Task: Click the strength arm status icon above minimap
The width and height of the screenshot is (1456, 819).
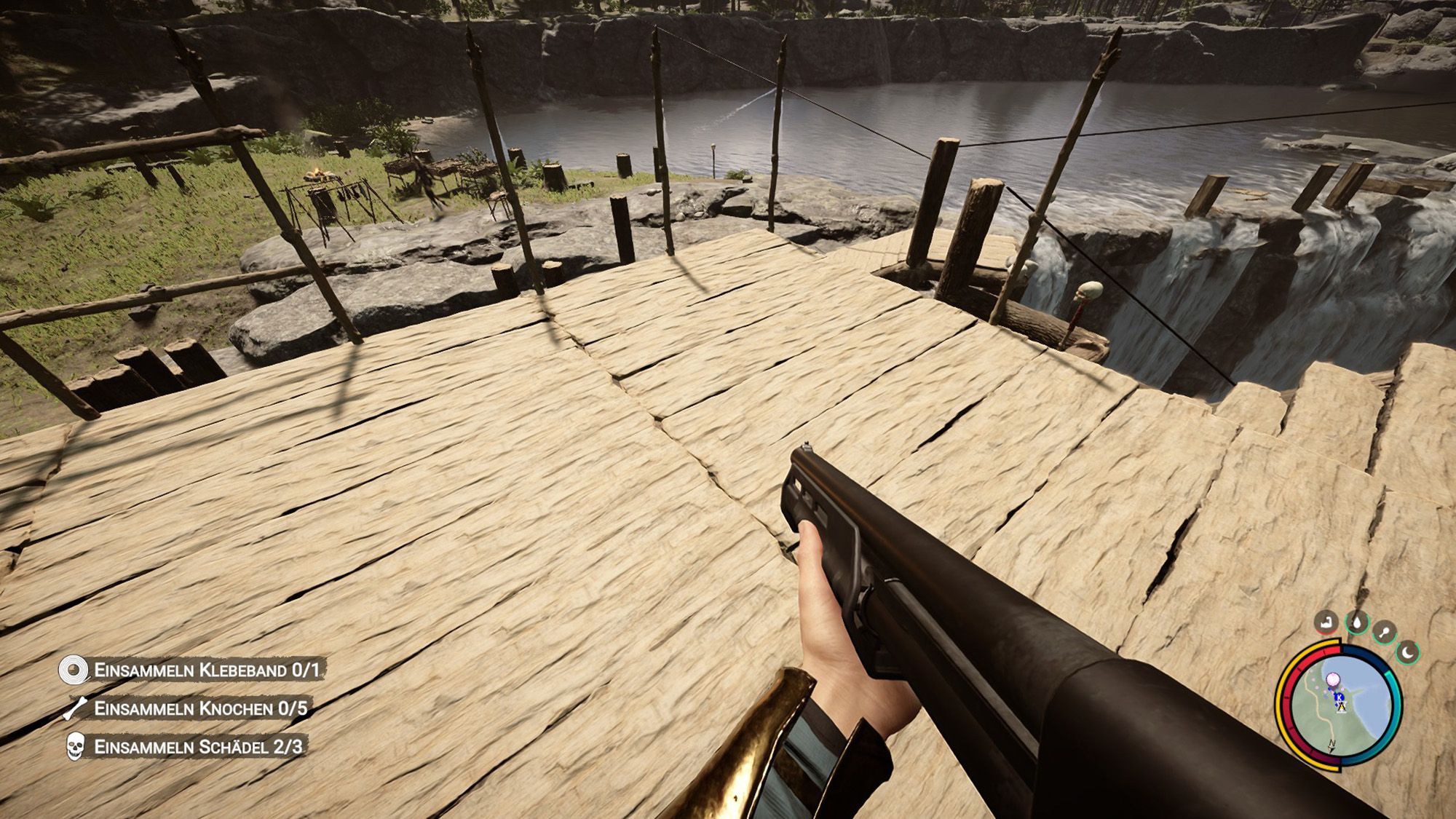Action: [x=1326, y=624]
